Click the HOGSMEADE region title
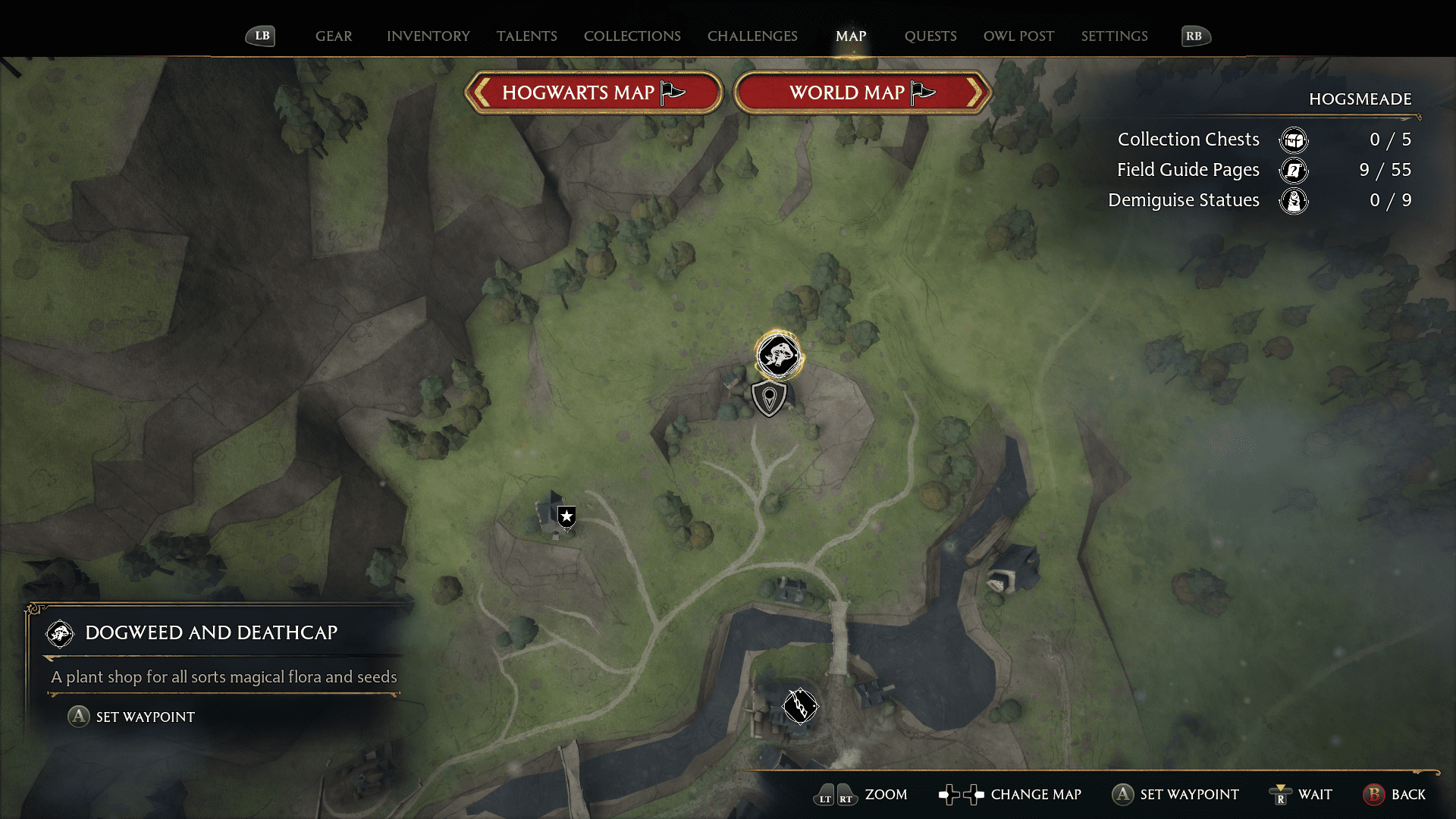Image resolution: width=1456 pixels, height=819 pixels. tap(1360, 99)
